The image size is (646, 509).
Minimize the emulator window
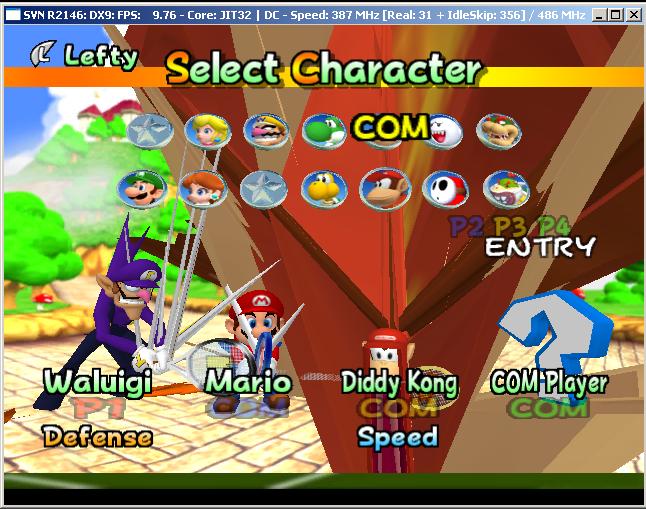tap(599, 15)
